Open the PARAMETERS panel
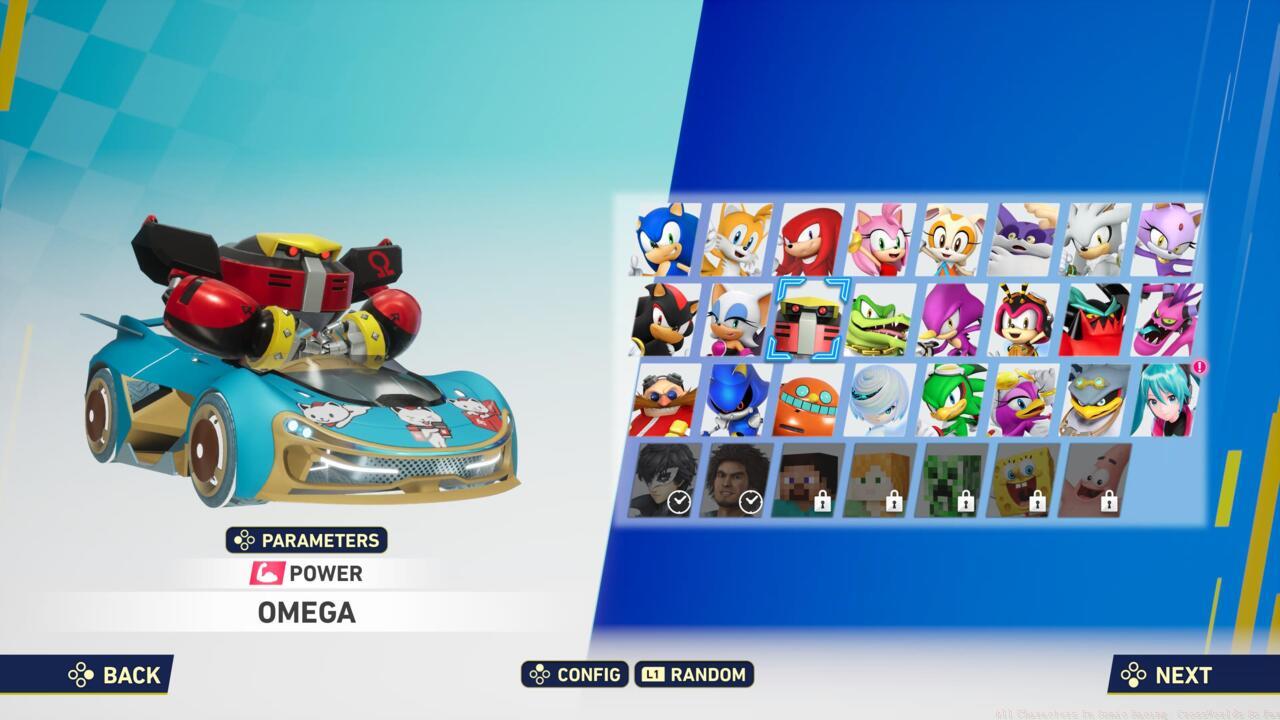This screenshot has width=1280, height=720. coord(305,540)
